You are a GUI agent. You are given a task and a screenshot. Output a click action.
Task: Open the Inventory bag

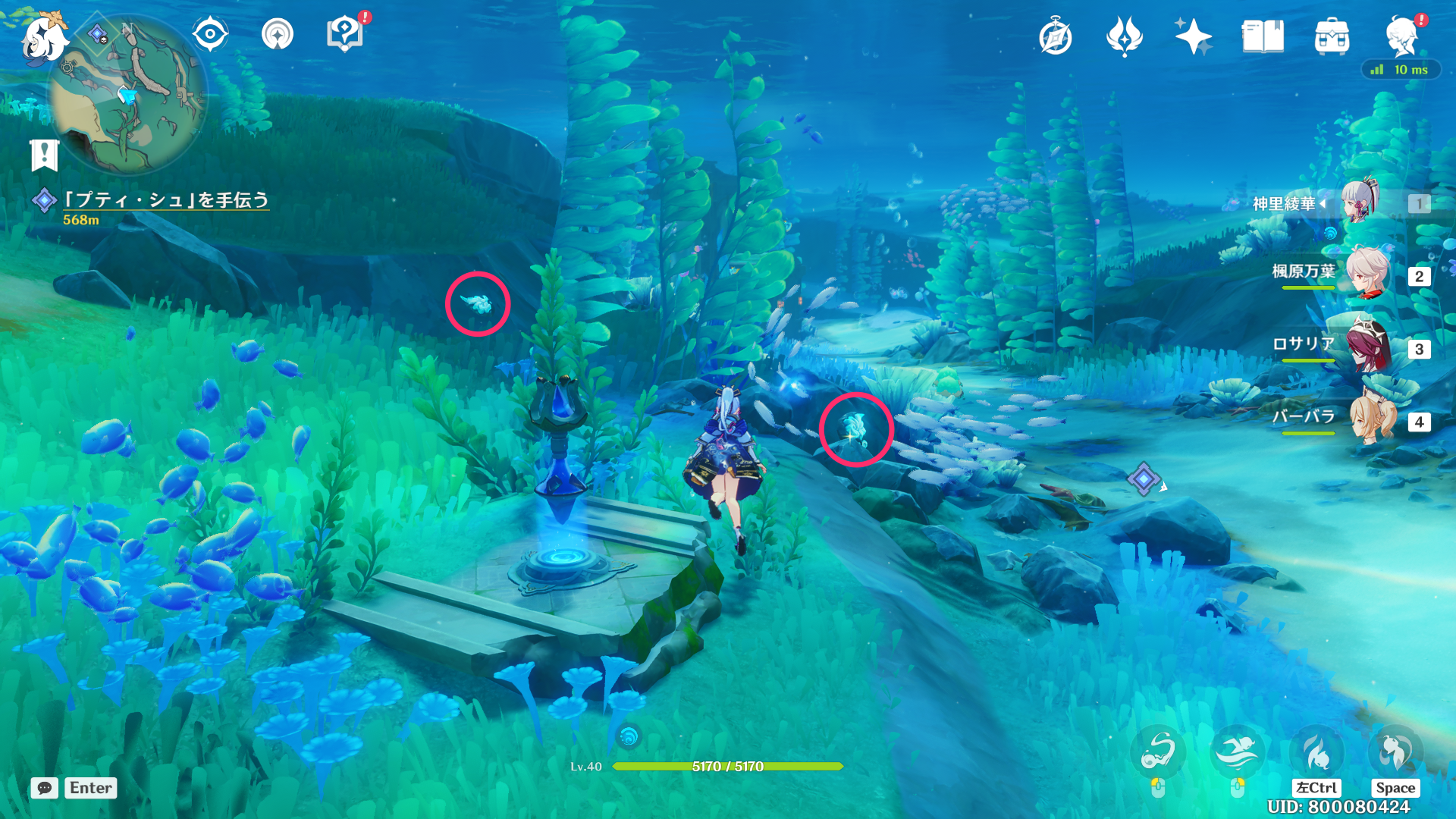1332,36
